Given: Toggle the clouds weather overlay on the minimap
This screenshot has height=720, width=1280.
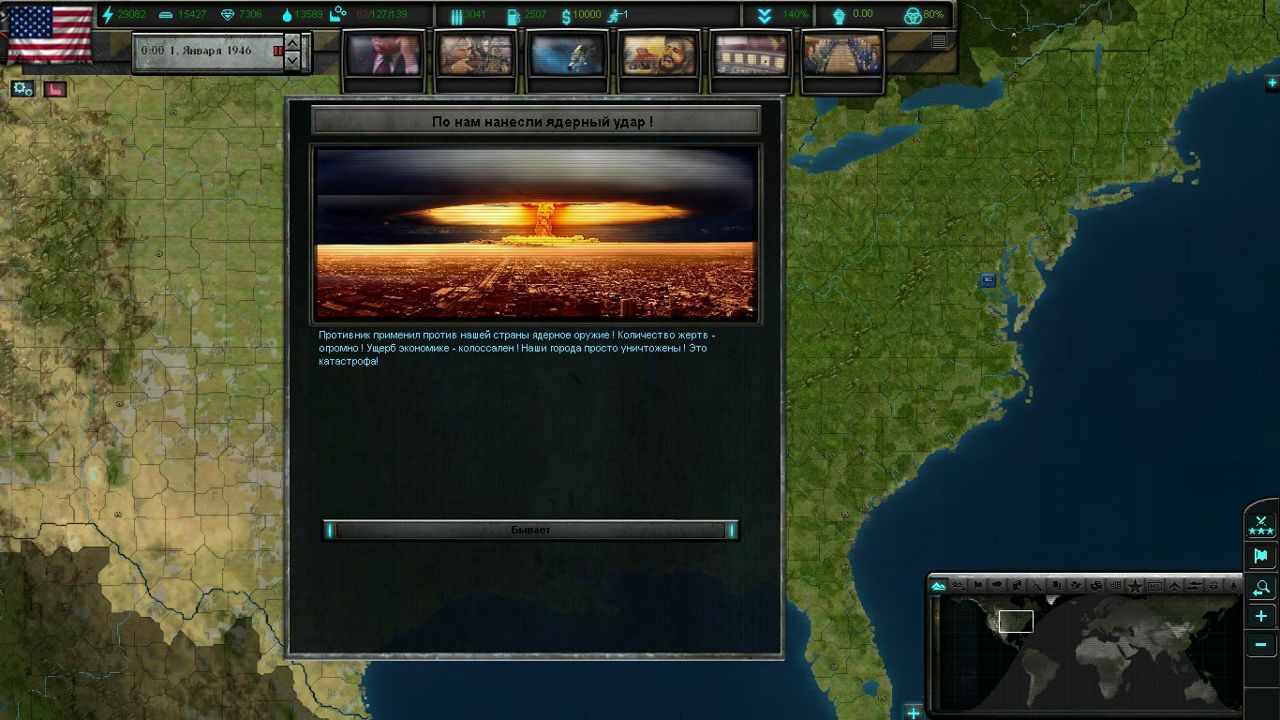Looking at the screenshot, I should pos(998,585).
